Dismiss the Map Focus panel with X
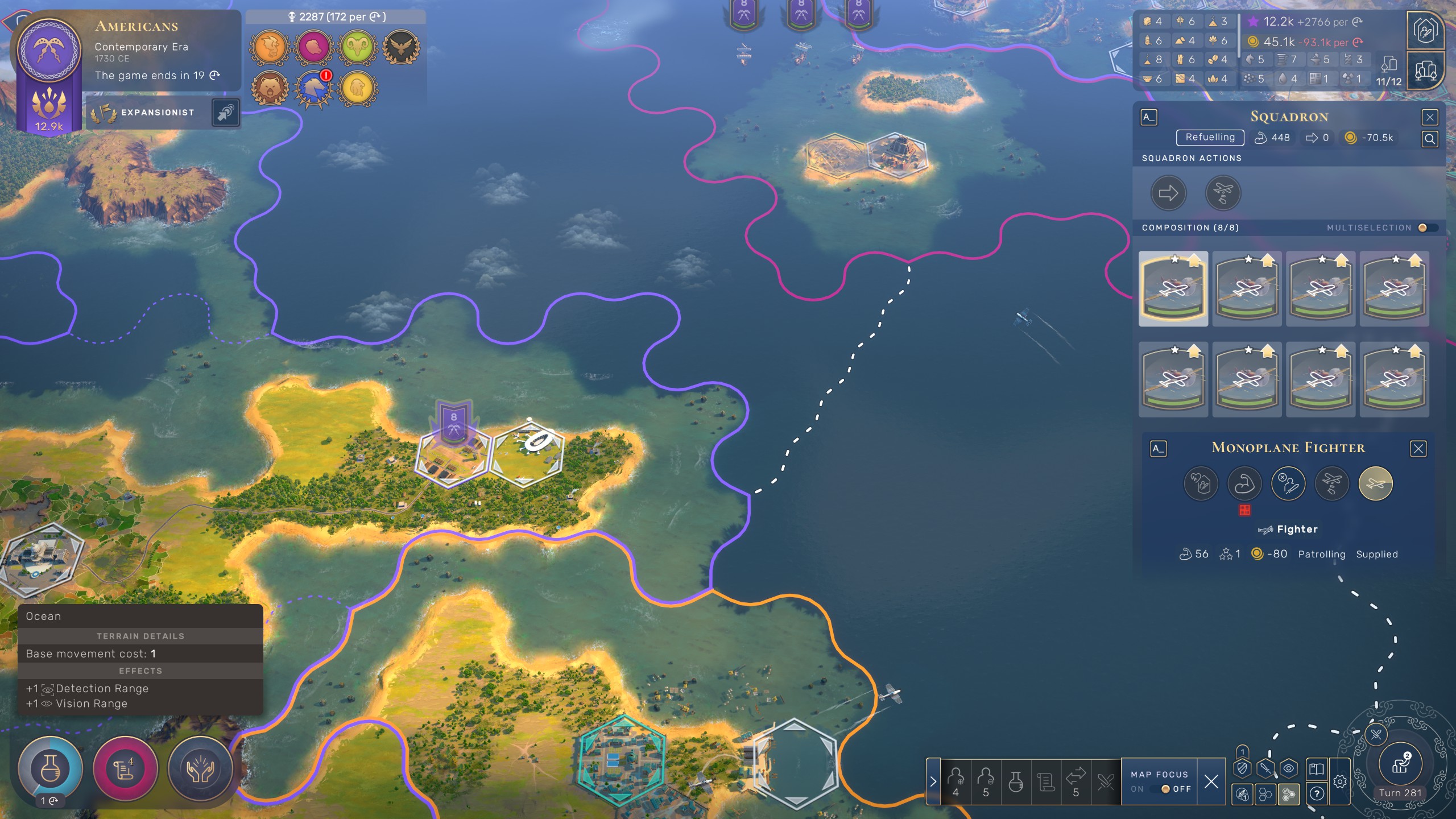This screenshot has width=1456, height=819. pos(1211,781)
